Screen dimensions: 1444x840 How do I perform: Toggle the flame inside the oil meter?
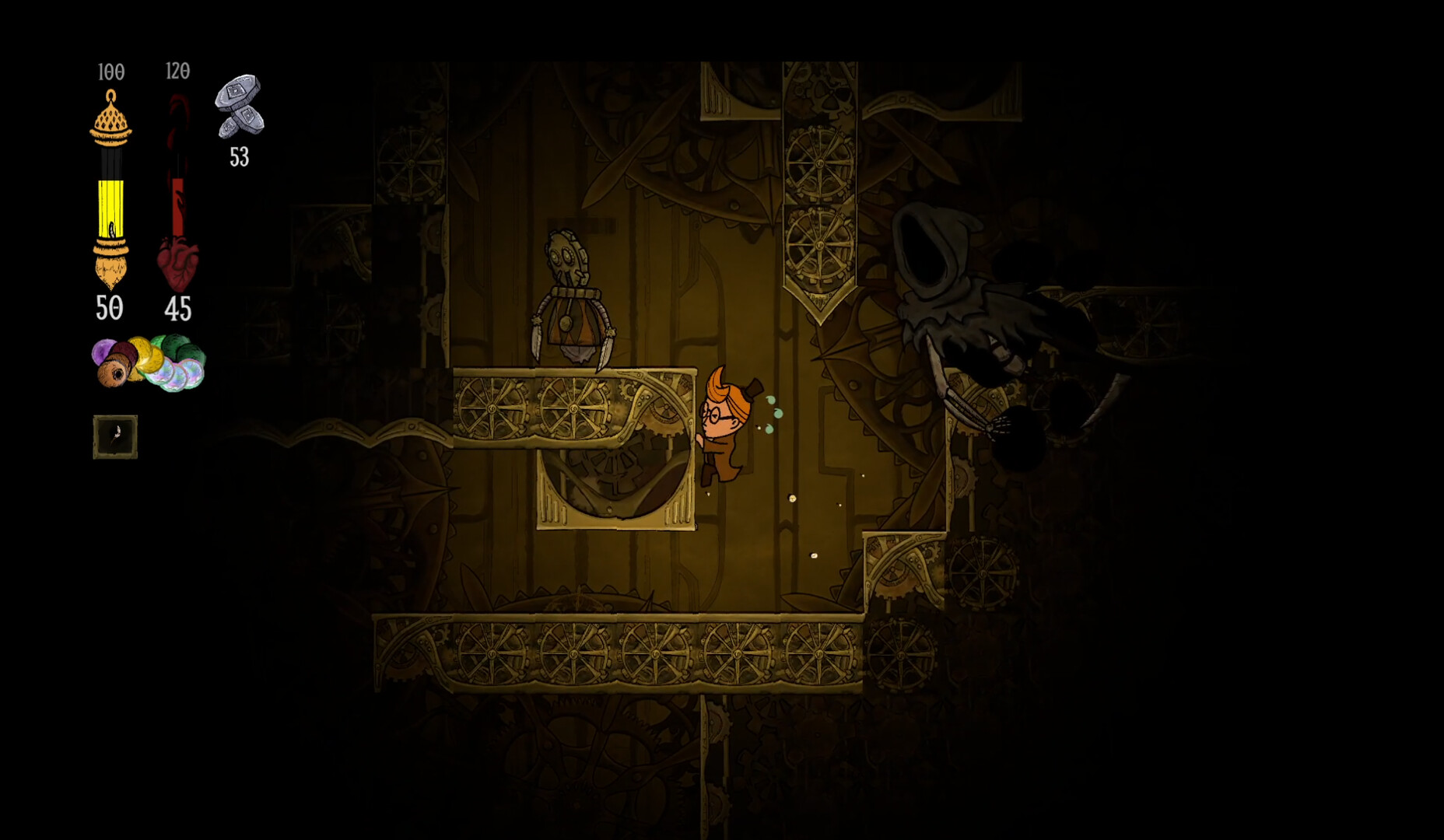[x=110, y=229]
